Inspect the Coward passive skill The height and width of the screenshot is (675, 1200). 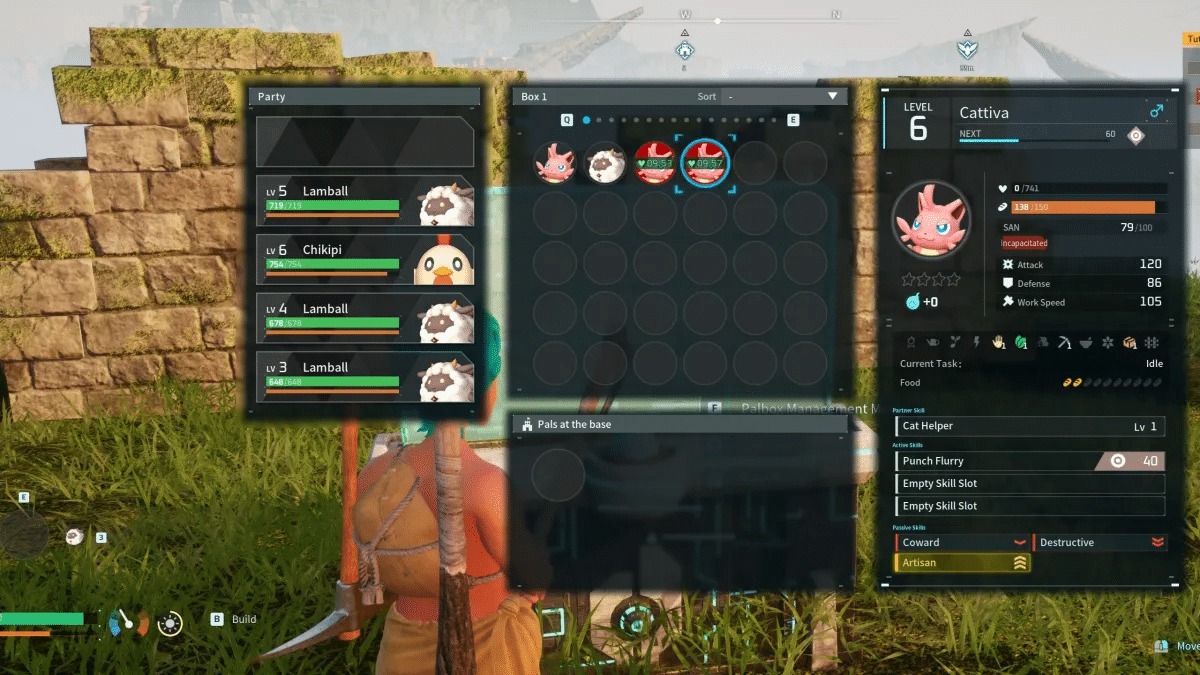coord(961,543)
